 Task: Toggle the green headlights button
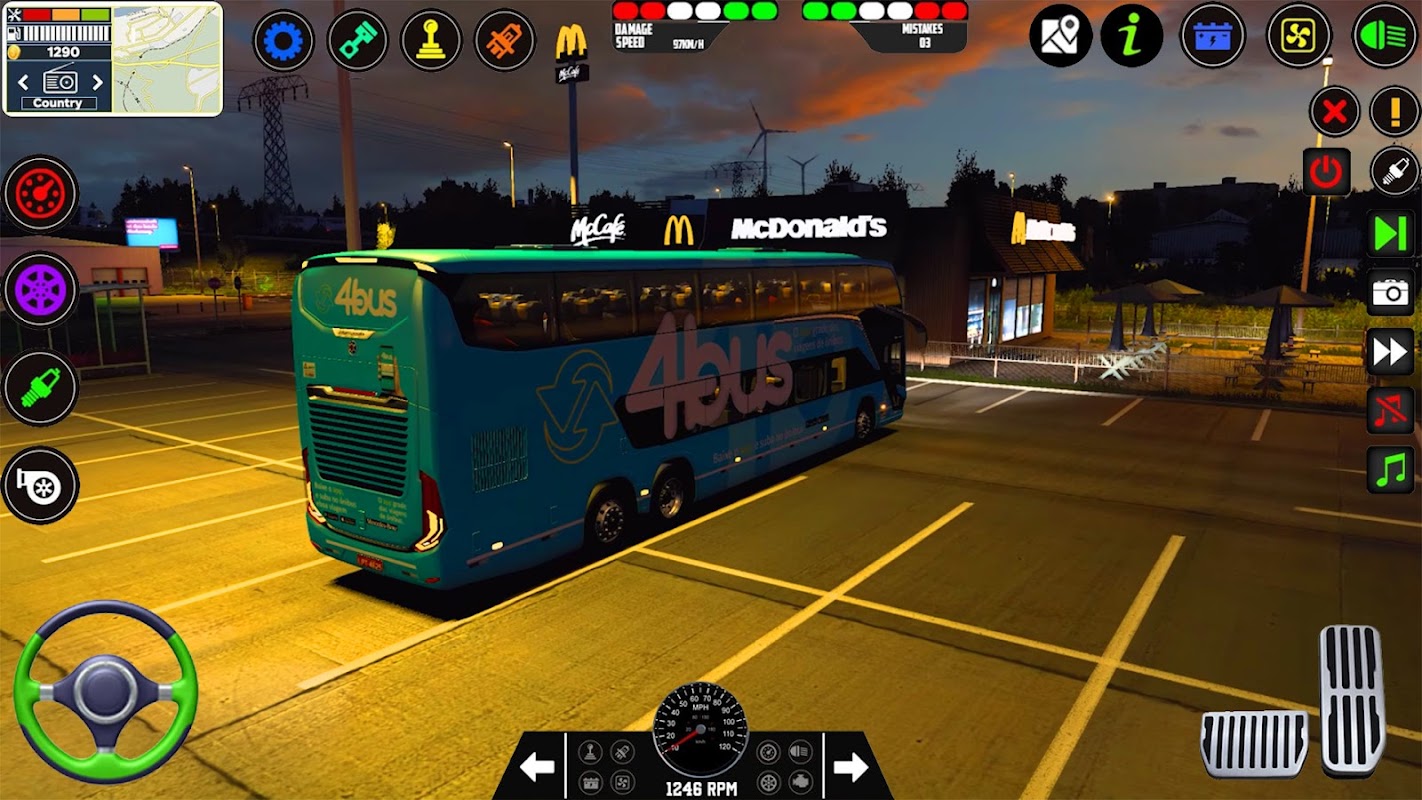1385,36
